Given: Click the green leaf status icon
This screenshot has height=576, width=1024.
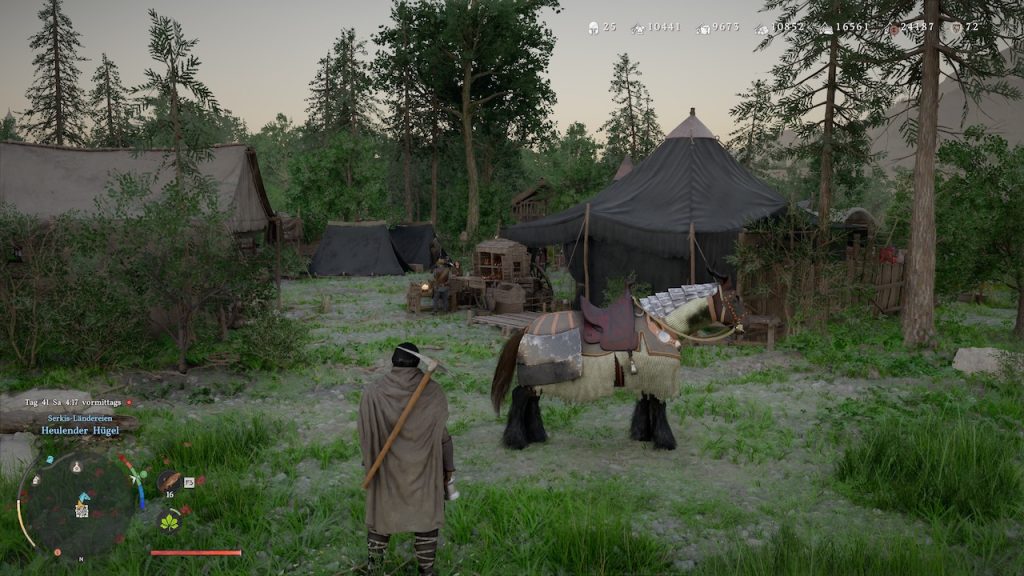Looking at the screenshot, I should [169, 522].
